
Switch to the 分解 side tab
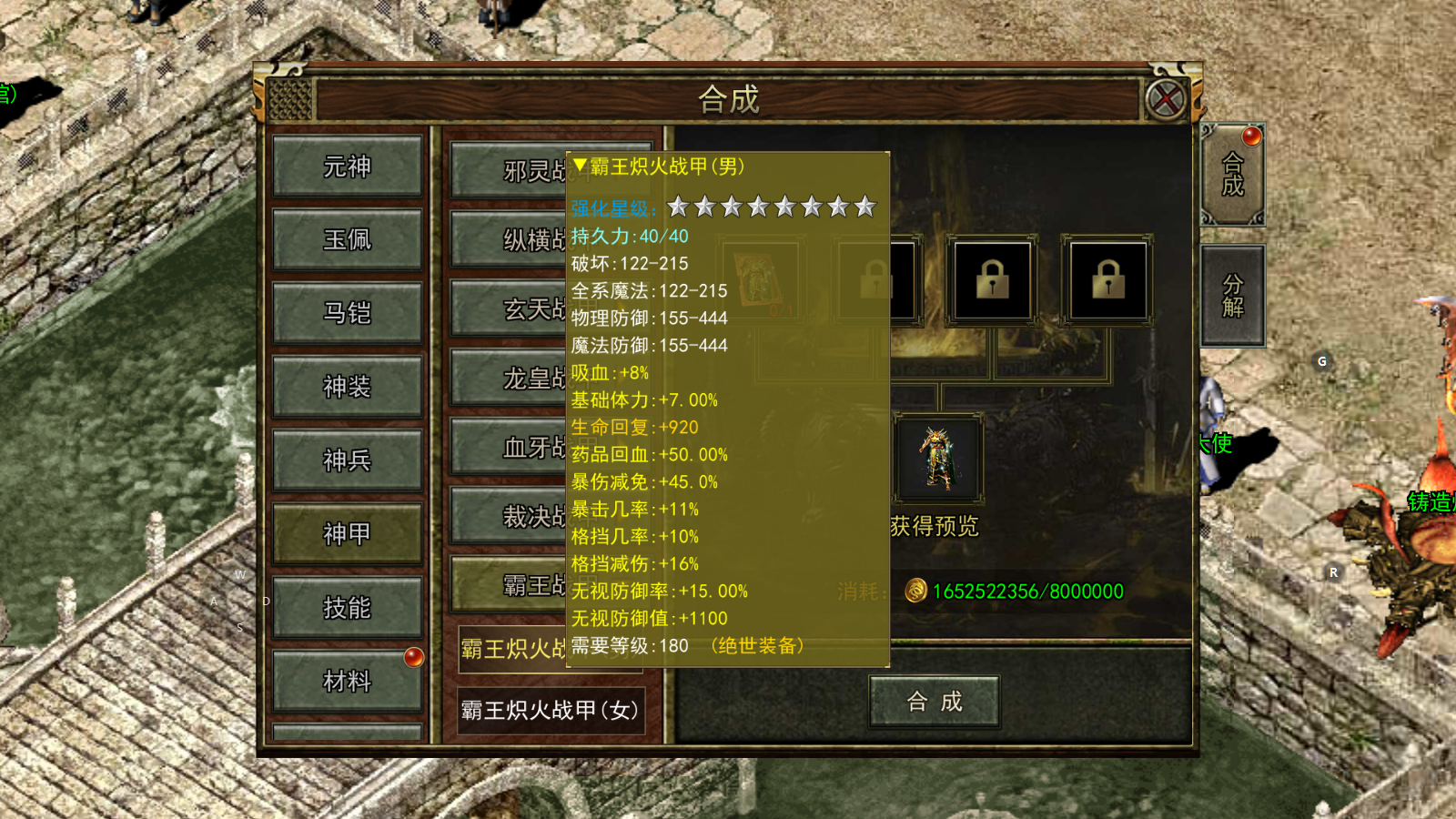coord(1232,296)
